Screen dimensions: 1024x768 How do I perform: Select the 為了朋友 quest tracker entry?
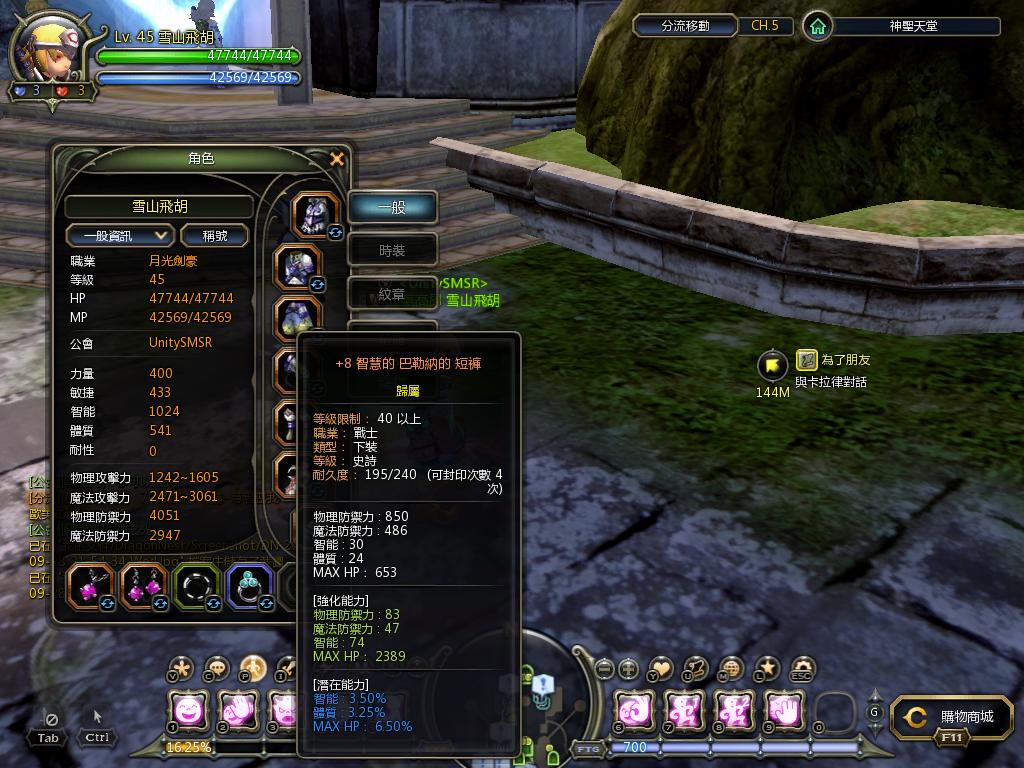(832, 360)
